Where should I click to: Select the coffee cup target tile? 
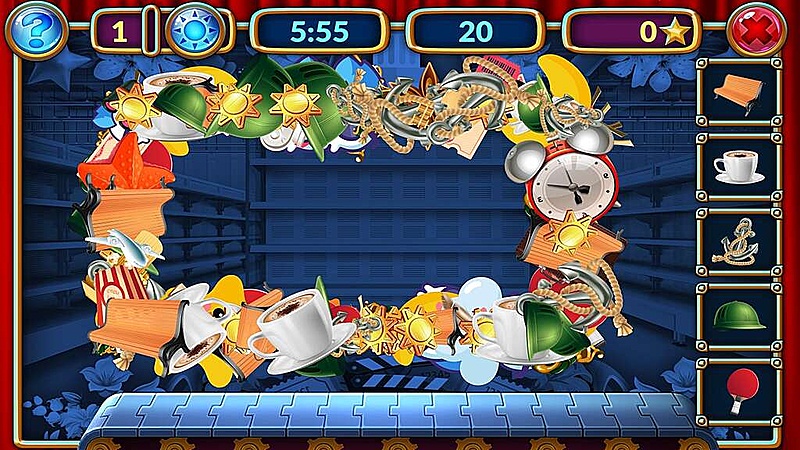pos(739,166)
